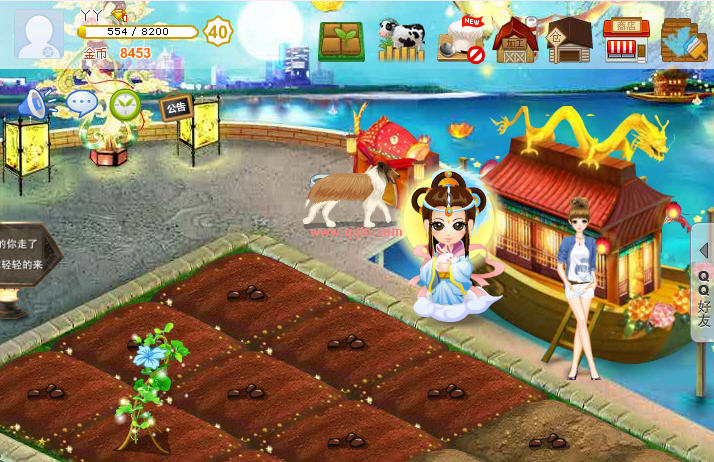
Task: Click the green clock icon
Action: tap(124, 104)
